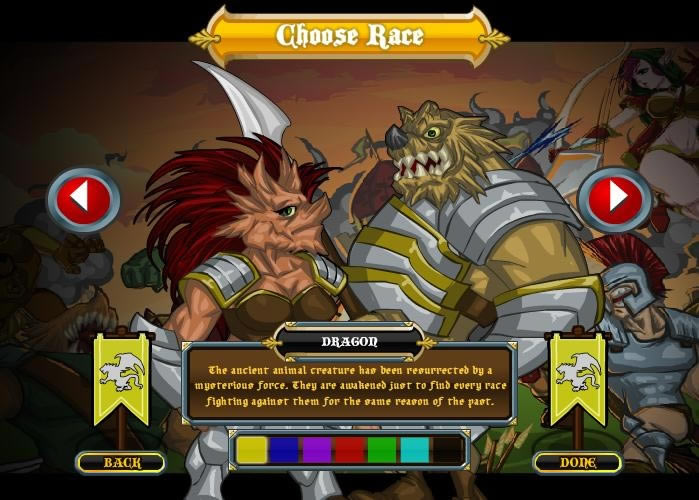Click the Back button
699x500 pixels.
(120, 462)
